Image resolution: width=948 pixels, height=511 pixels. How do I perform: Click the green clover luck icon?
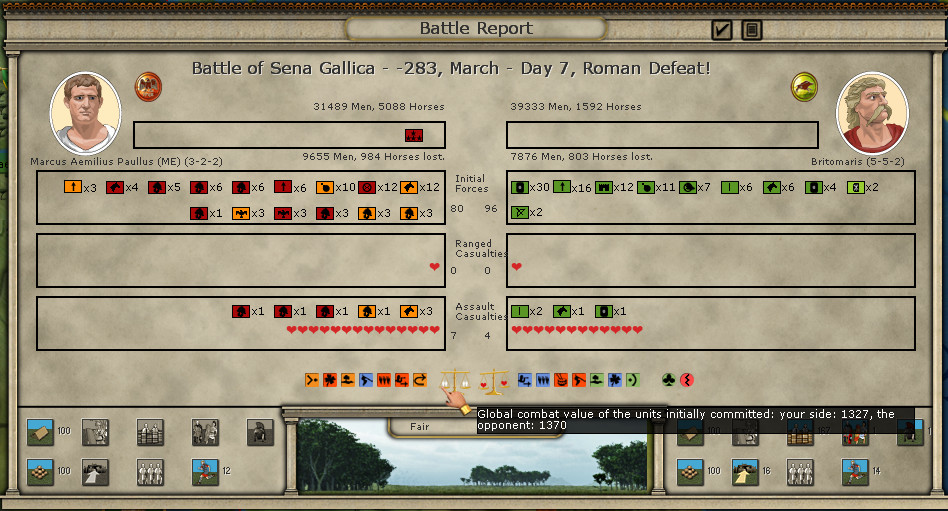(668, 380)
